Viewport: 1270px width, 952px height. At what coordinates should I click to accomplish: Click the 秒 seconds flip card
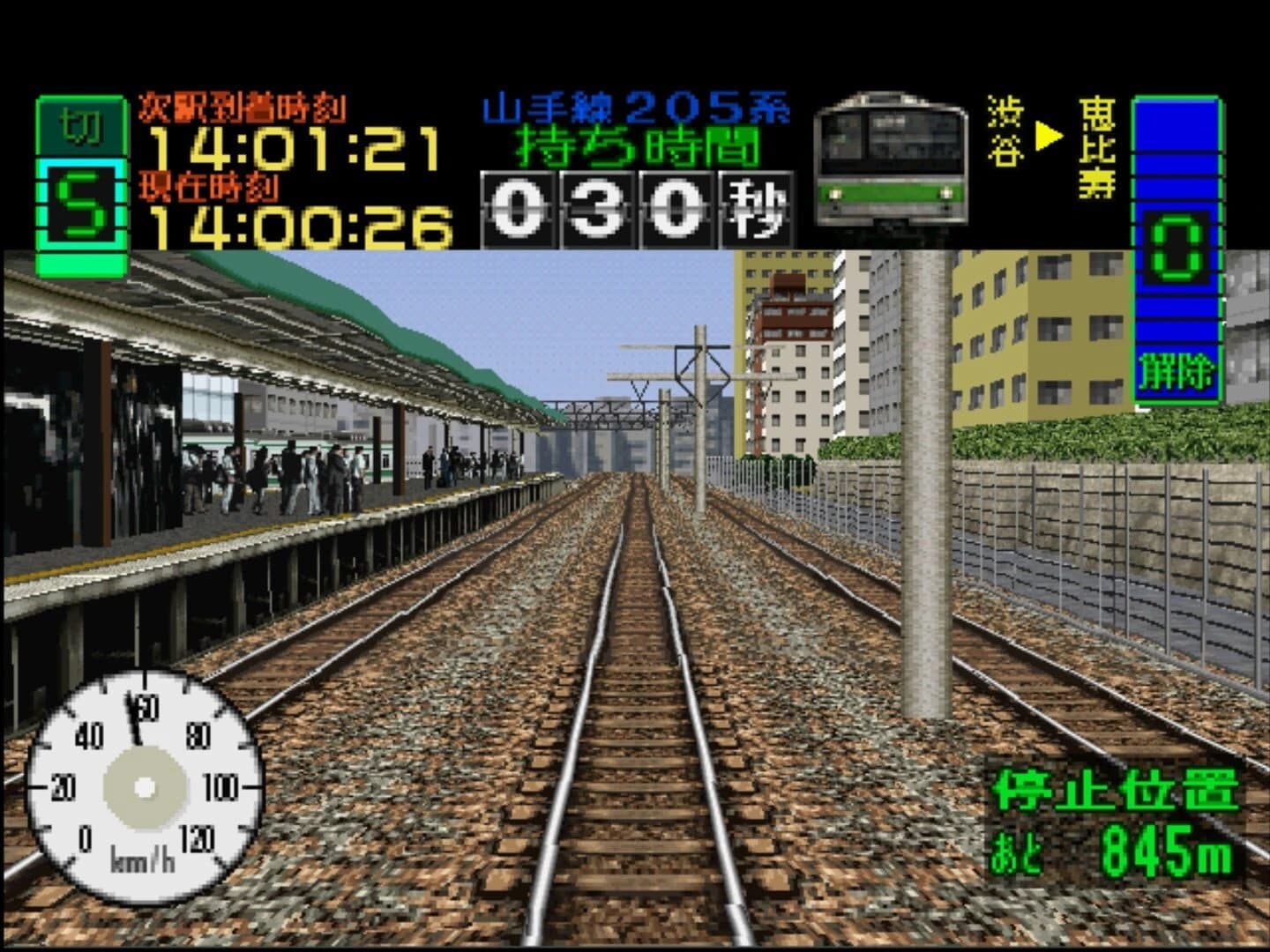[x=754, y=210]
